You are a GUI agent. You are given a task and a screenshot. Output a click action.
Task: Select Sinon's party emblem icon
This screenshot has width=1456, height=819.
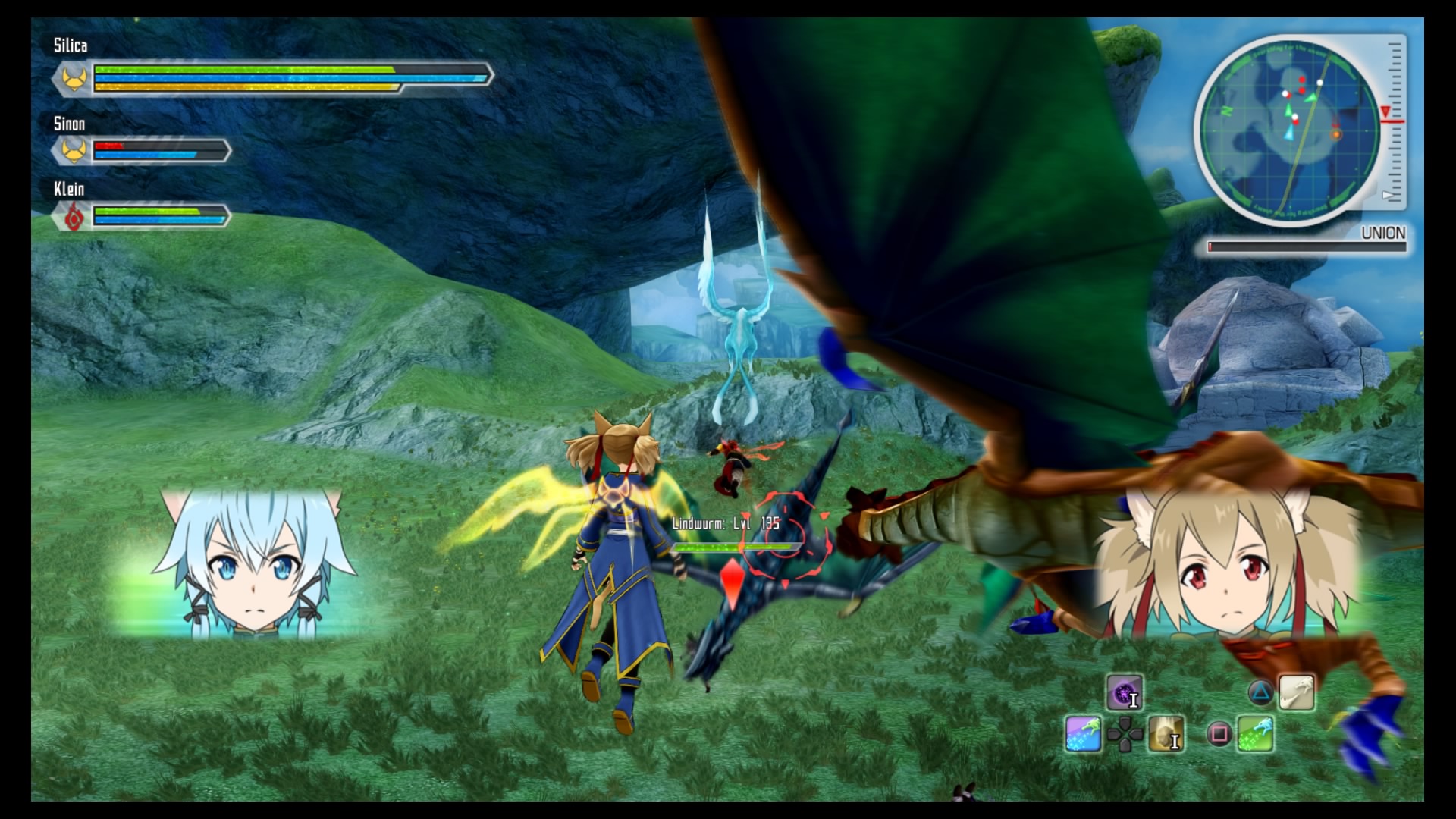[x=74, y=150]
